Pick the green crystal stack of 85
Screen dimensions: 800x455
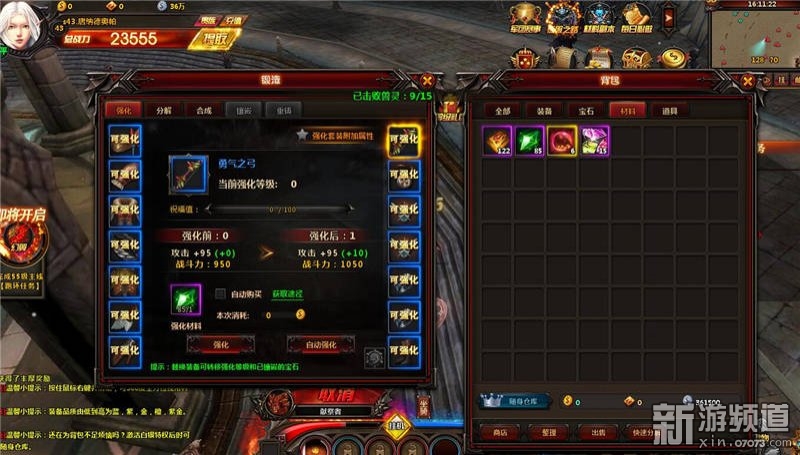click(x=531, y=141)
